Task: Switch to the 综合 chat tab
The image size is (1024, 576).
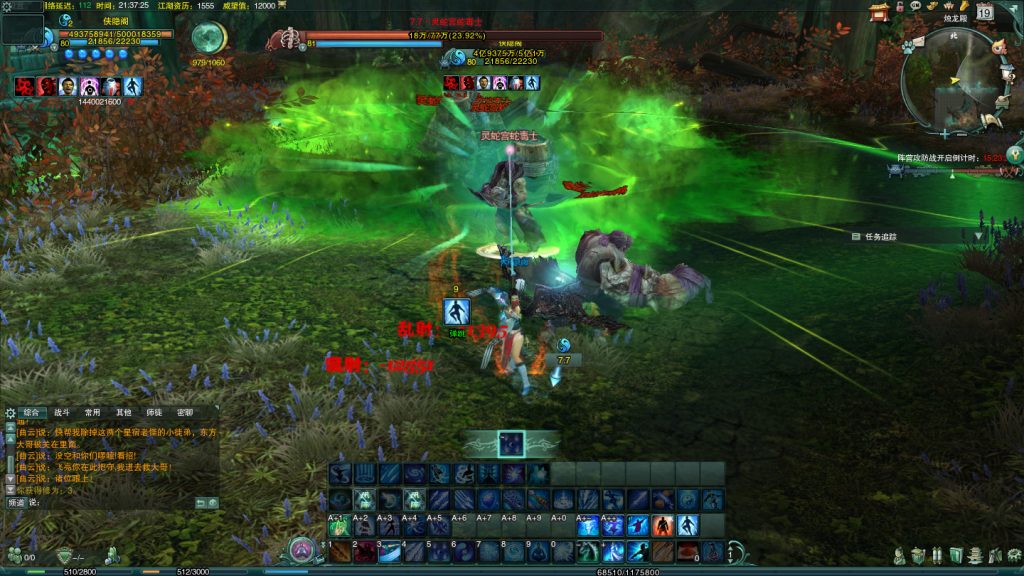Action: (34, 412)
